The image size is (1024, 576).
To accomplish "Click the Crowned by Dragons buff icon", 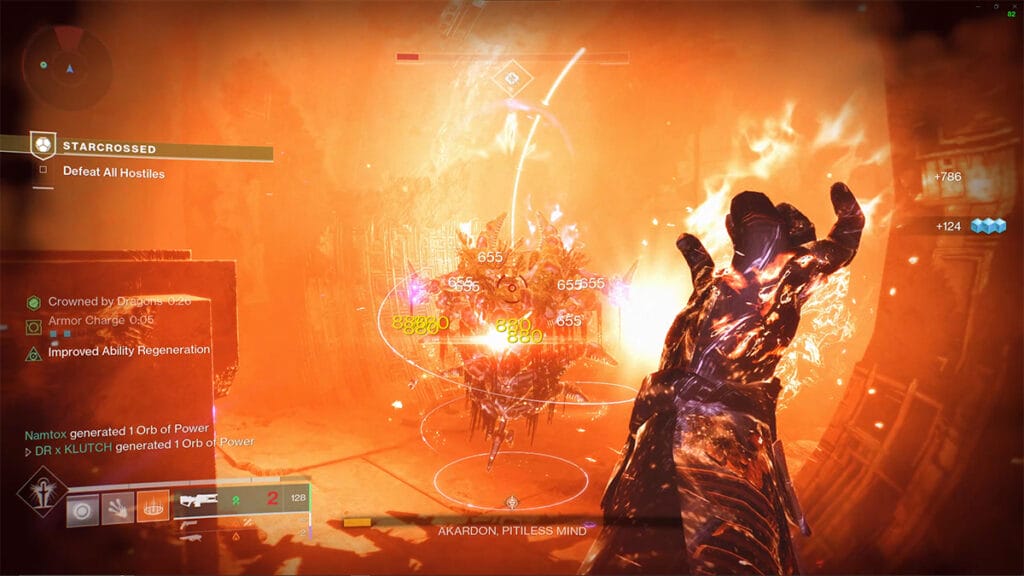I will [x=33, y=302].
